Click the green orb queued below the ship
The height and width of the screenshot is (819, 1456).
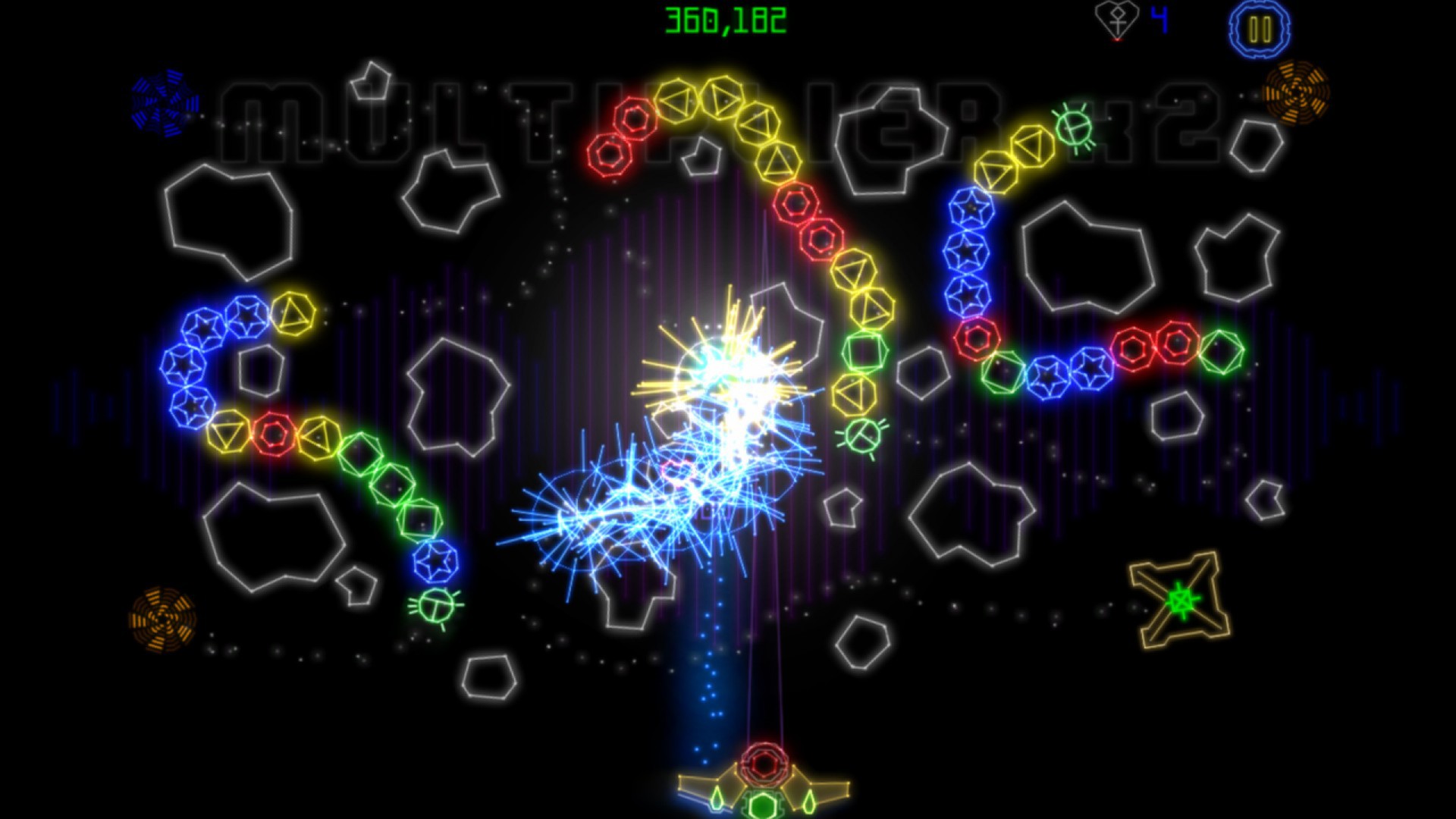coord(761,802)
